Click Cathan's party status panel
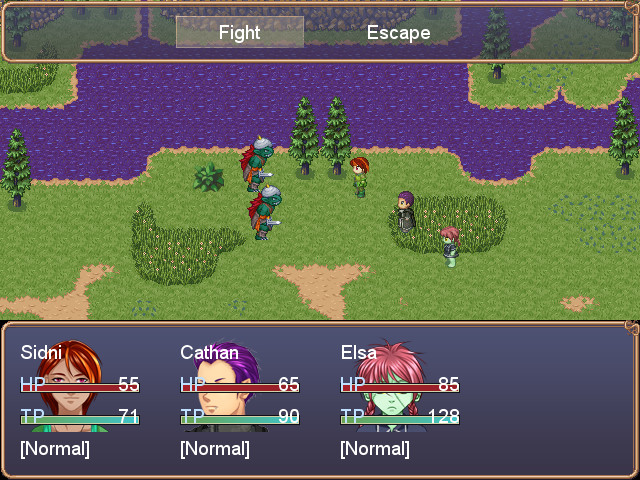 [240, 400]
